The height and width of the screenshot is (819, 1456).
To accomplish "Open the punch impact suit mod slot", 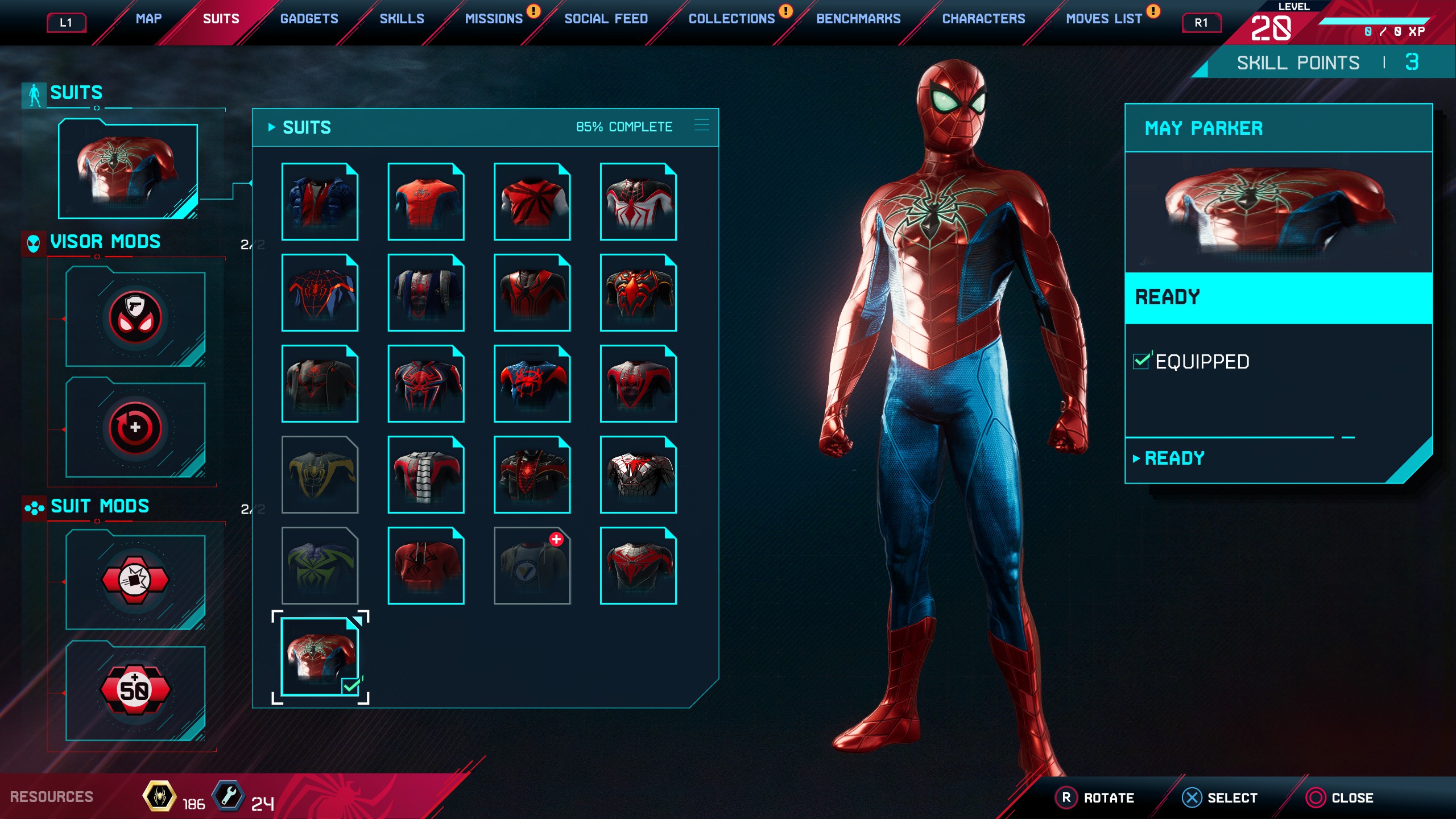I will tap(135, 580).
